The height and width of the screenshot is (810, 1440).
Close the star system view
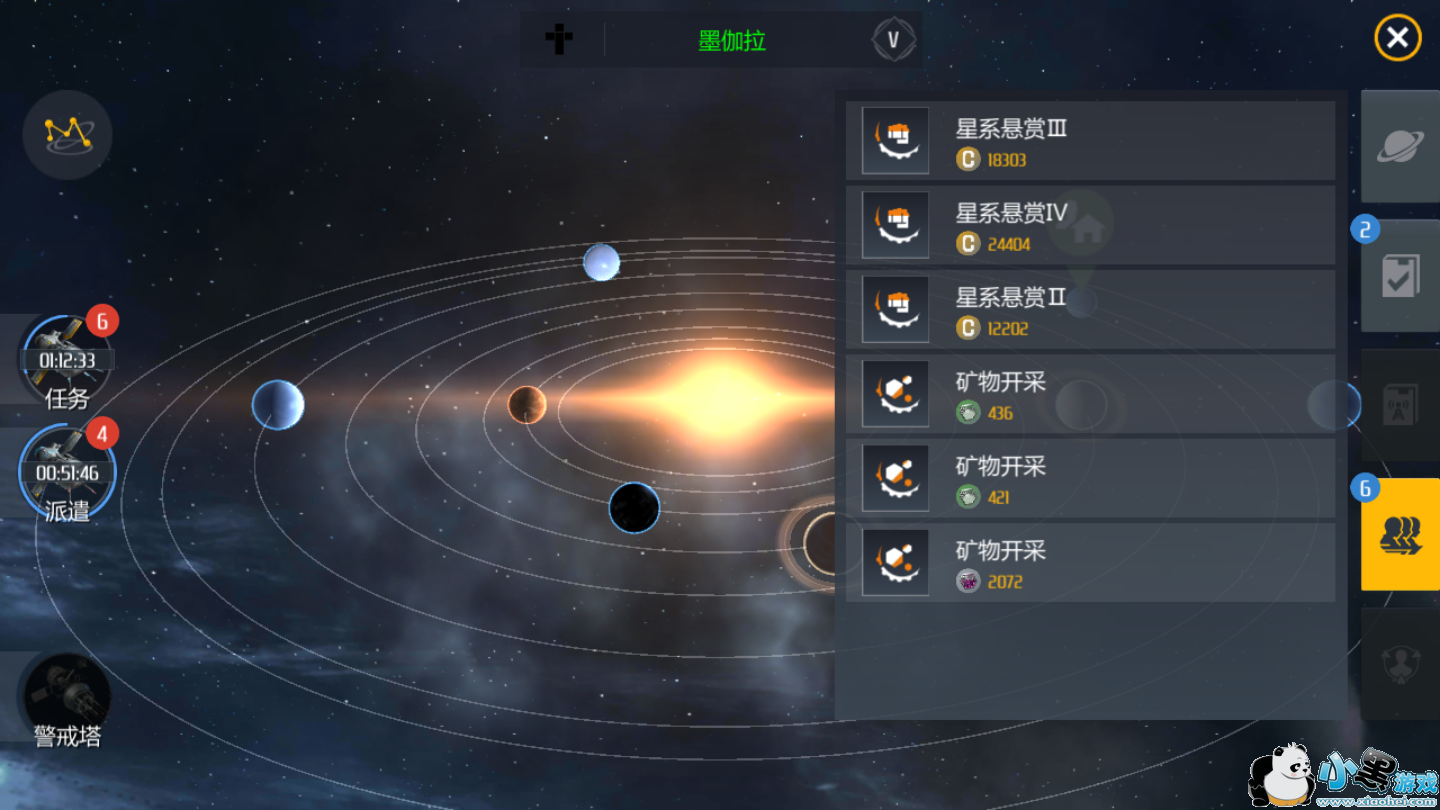pyautogui.click(x=1397, y=39)
